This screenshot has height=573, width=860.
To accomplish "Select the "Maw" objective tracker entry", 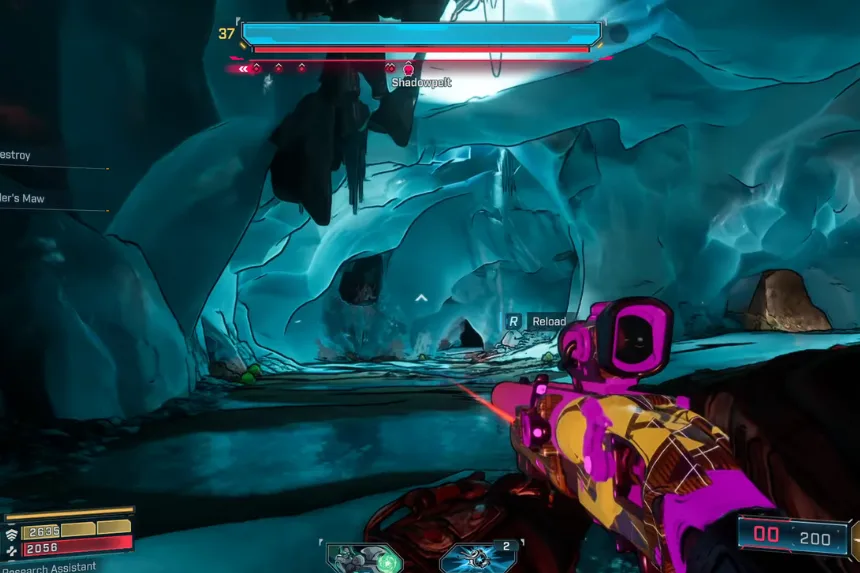I will [x=23, y=199].
